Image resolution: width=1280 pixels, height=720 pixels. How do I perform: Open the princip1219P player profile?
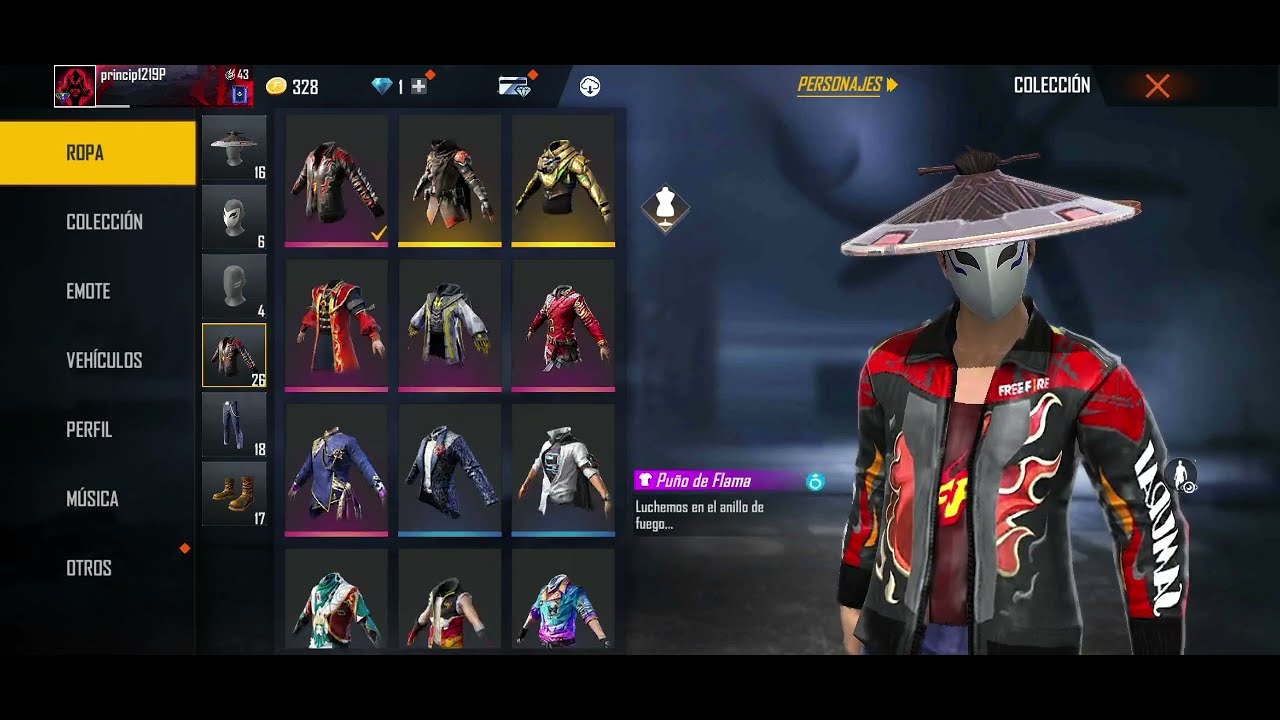point(133,76)
